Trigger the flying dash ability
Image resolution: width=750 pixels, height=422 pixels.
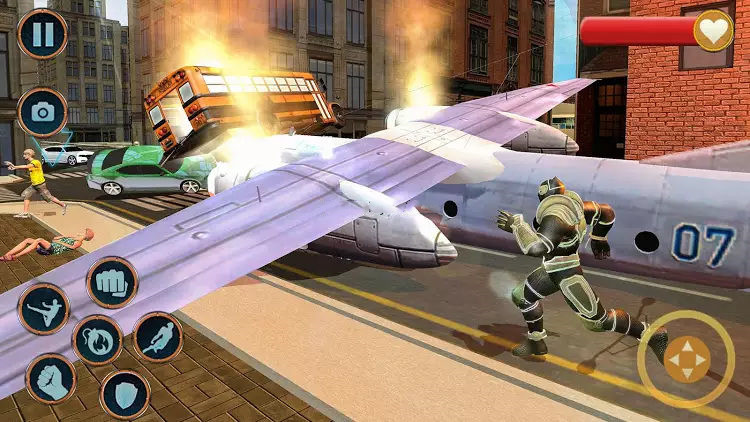(x=158, y=337)
